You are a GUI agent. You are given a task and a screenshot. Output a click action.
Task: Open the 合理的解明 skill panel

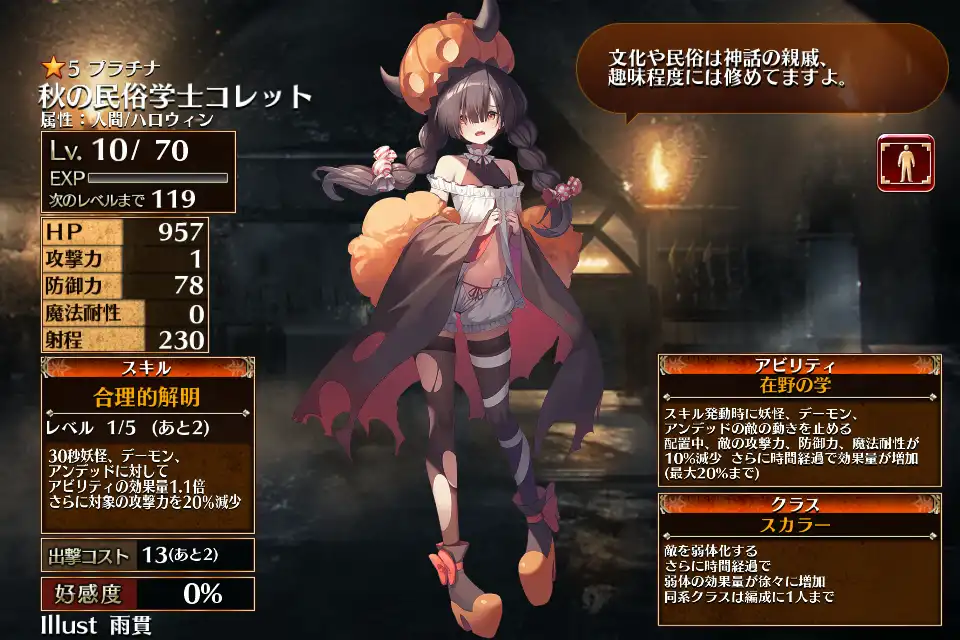coord(147,396)
